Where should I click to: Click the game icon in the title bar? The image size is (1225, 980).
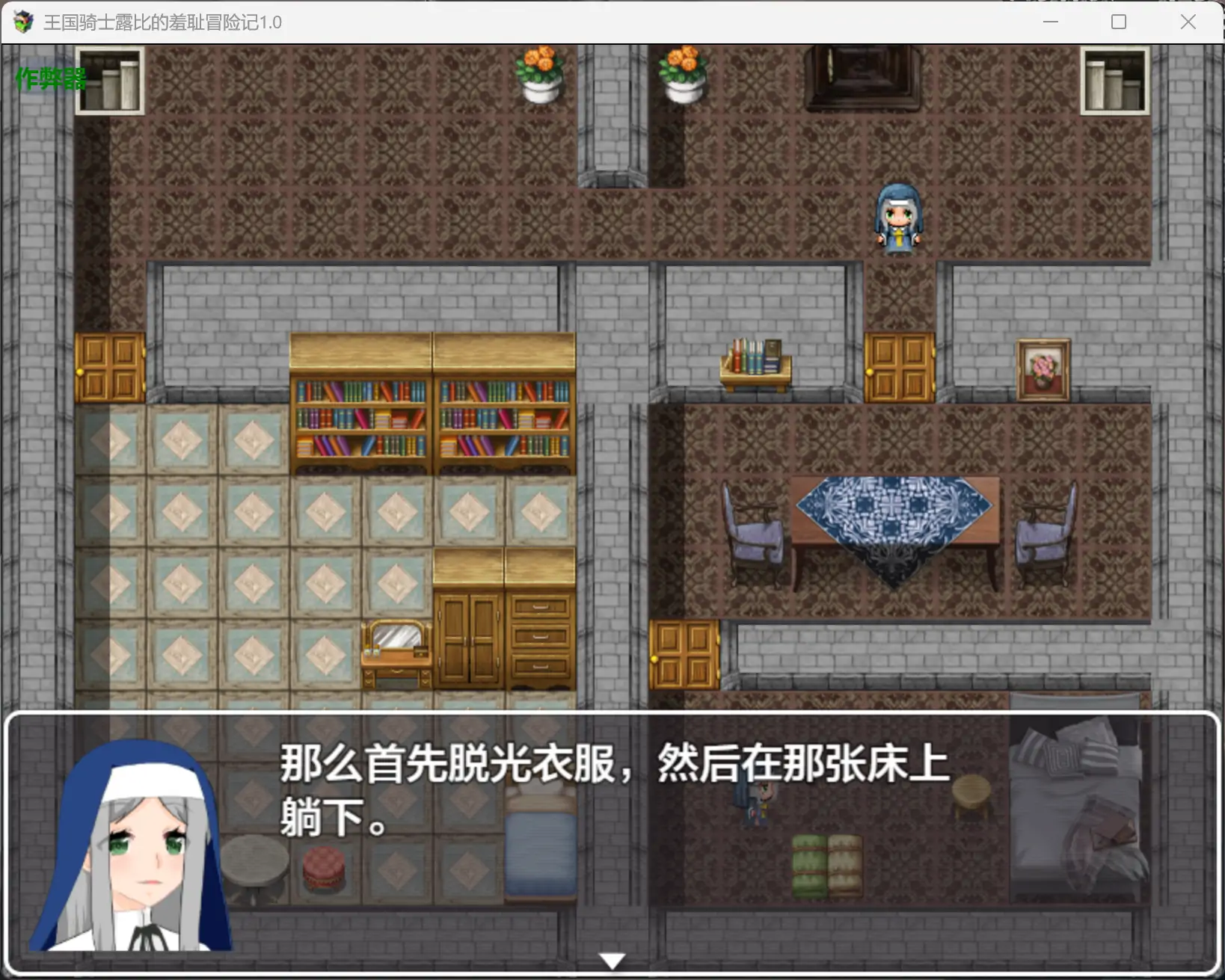tap(25, 22)
